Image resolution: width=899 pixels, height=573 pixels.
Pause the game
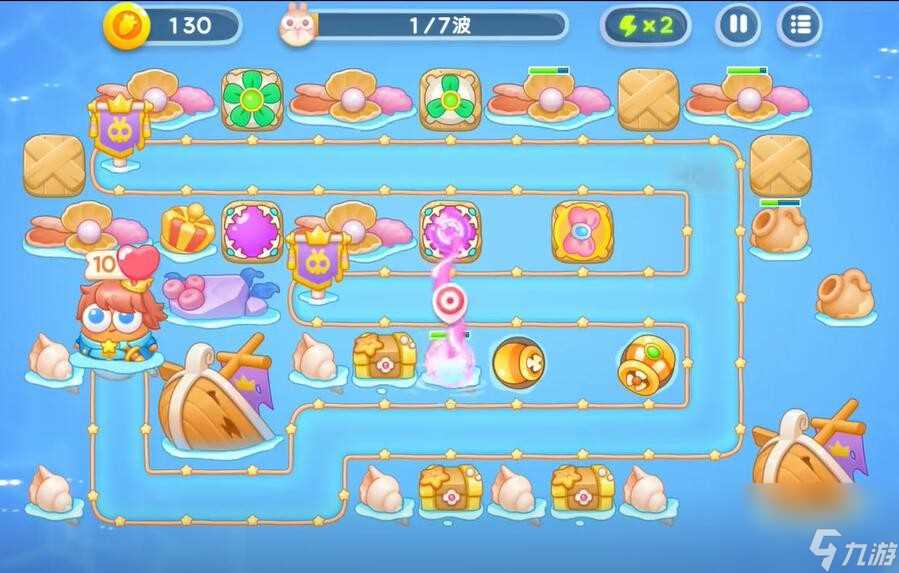[738, 26]
